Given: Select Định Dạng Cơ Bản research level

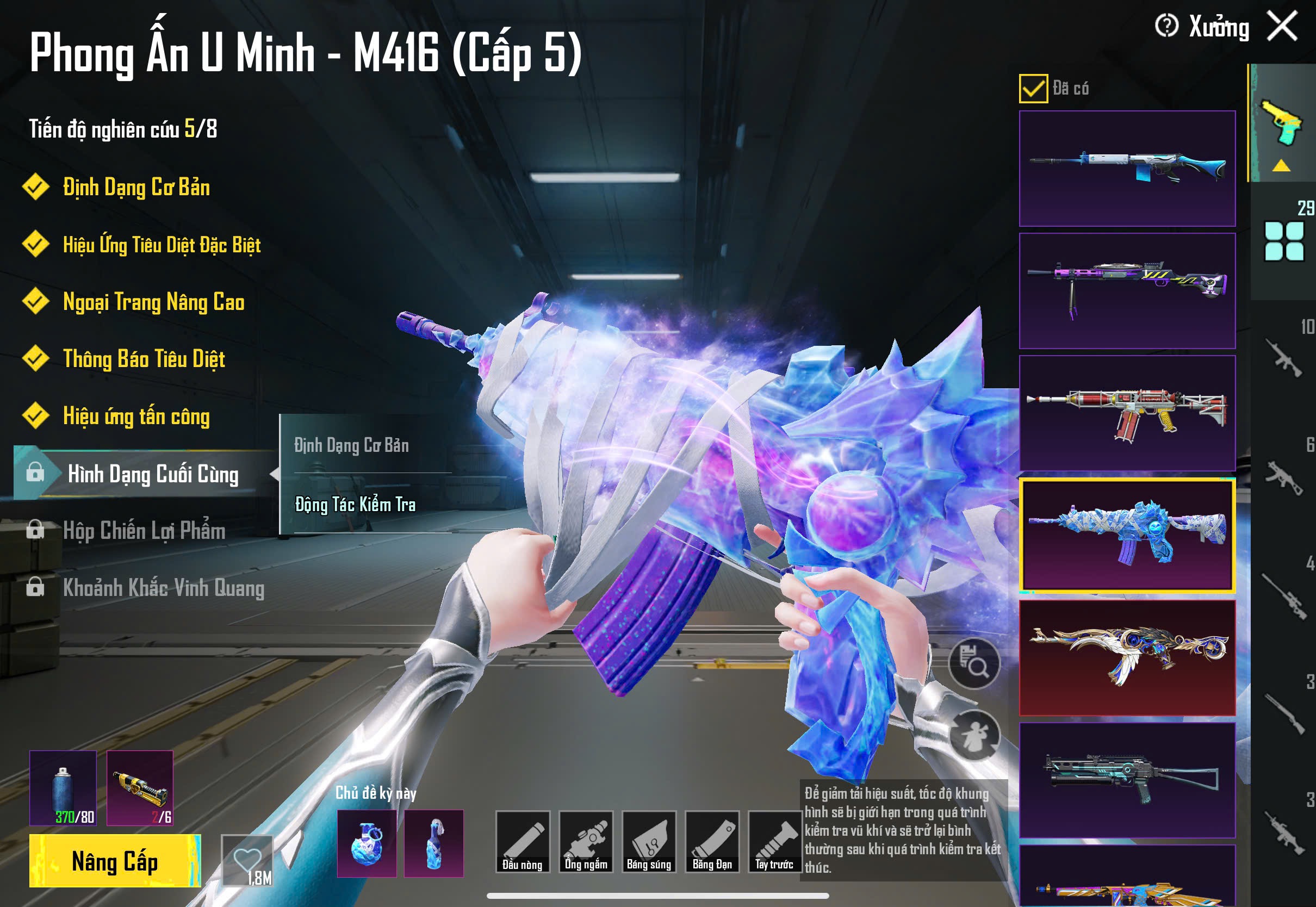Looking at the screenshot, I should tap(136, 188).
